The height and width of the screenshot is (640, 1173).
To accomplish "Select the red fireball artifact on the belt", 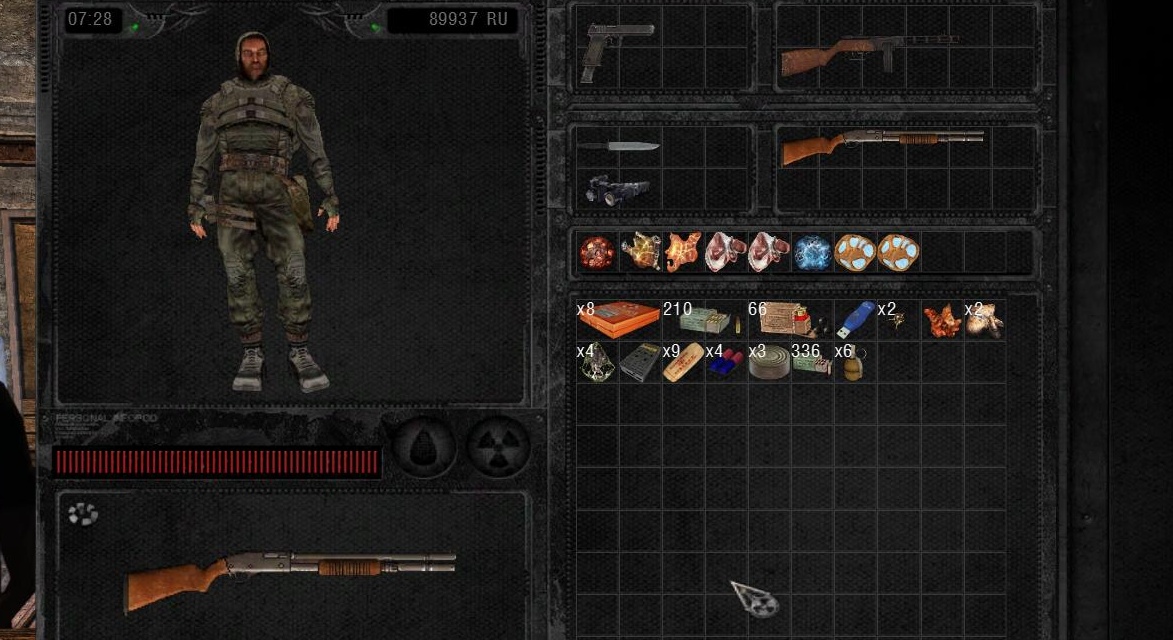I will point(597,253).
